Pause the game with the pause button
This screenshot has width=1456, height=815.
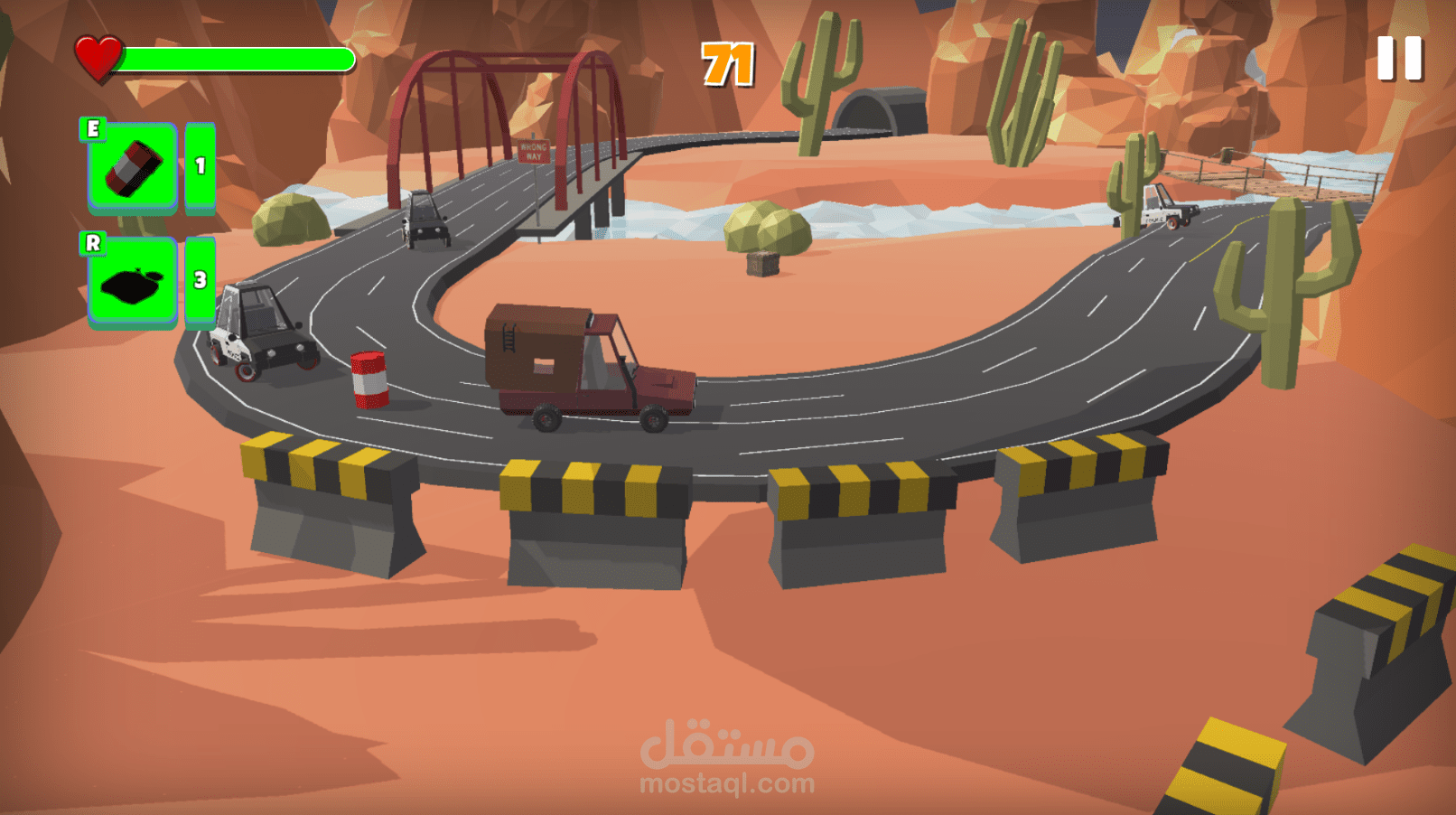click(1399, 59)
